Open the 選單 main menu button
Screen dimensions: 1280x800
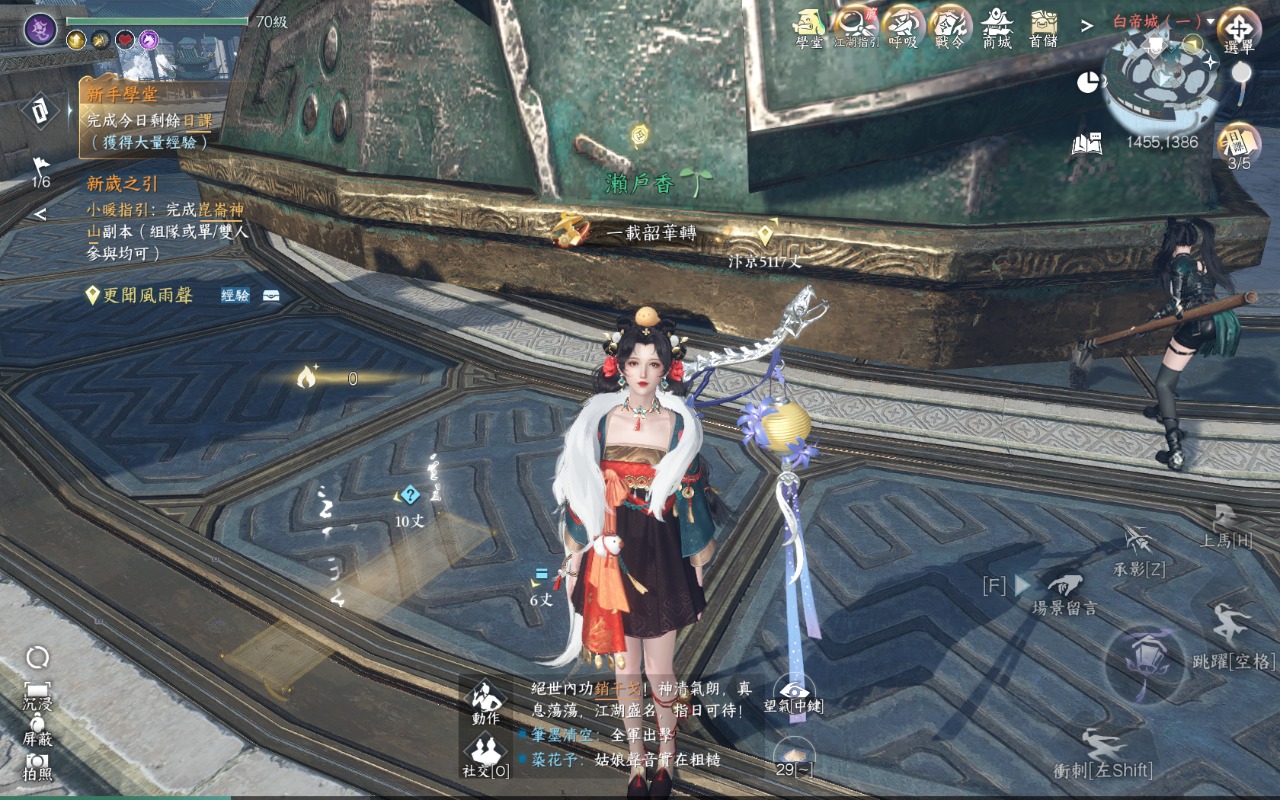(1238, 28)
